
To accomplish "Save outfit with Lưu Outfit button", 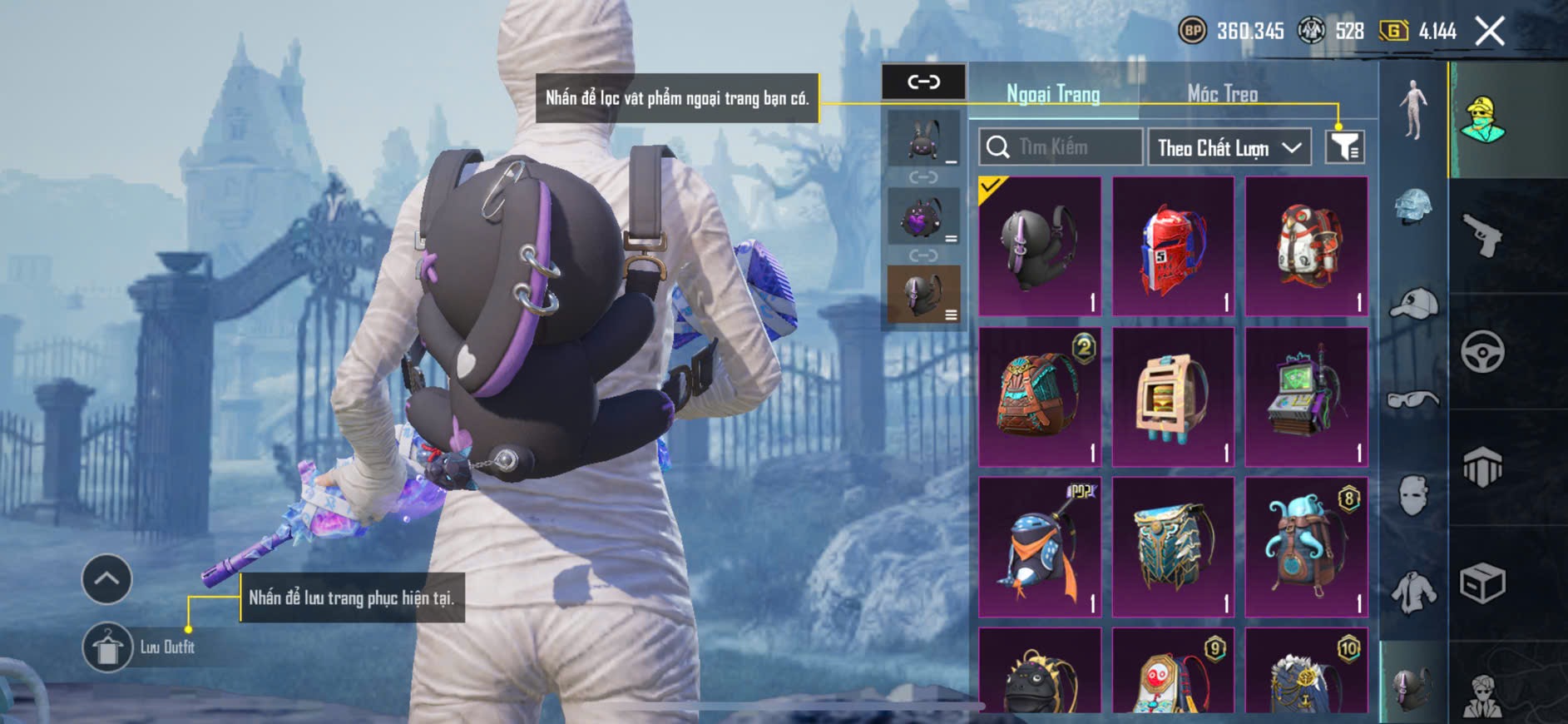I will [x=108, y=647].
